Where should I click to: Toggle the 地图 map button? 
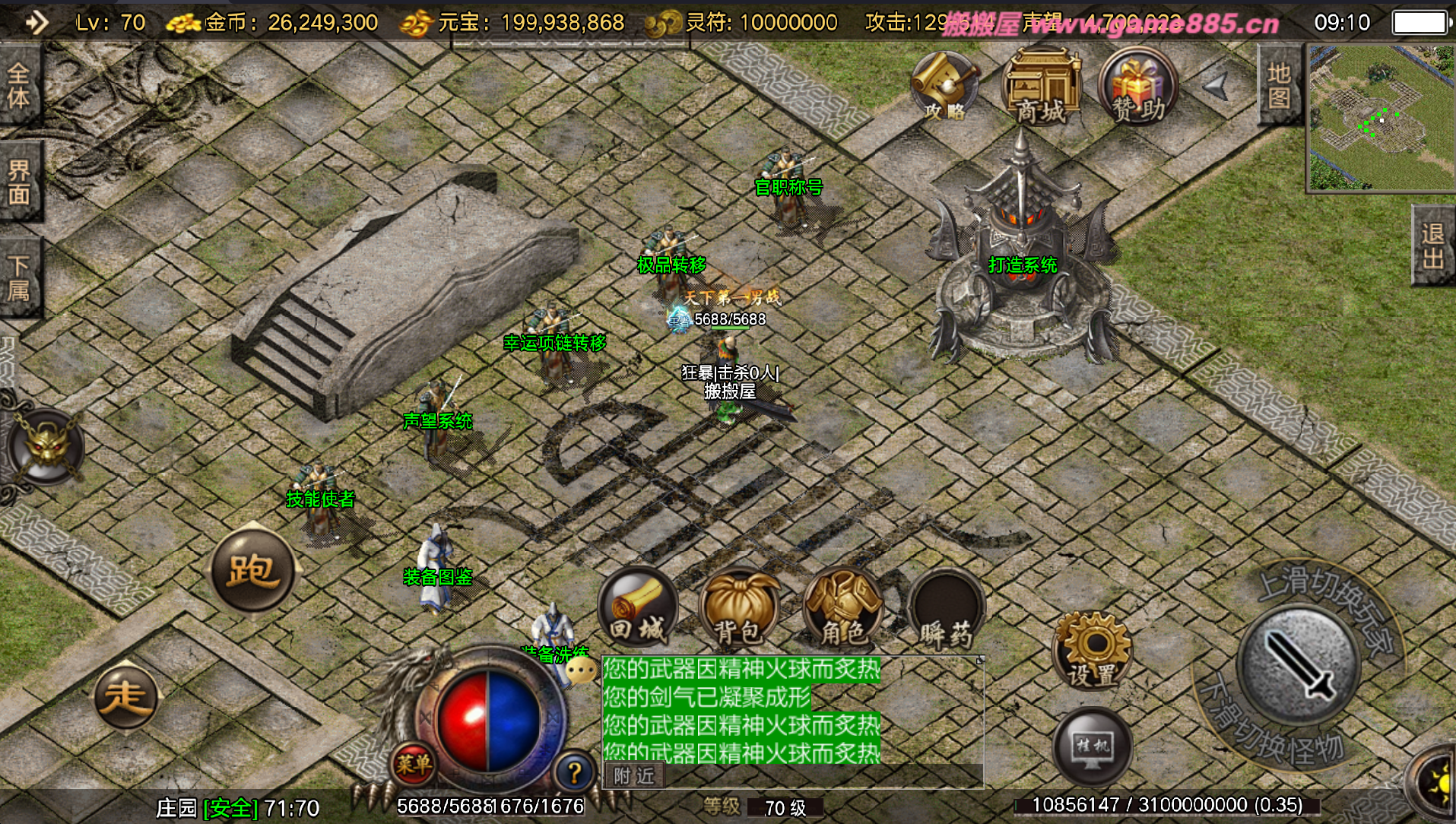coord(1278,85)
